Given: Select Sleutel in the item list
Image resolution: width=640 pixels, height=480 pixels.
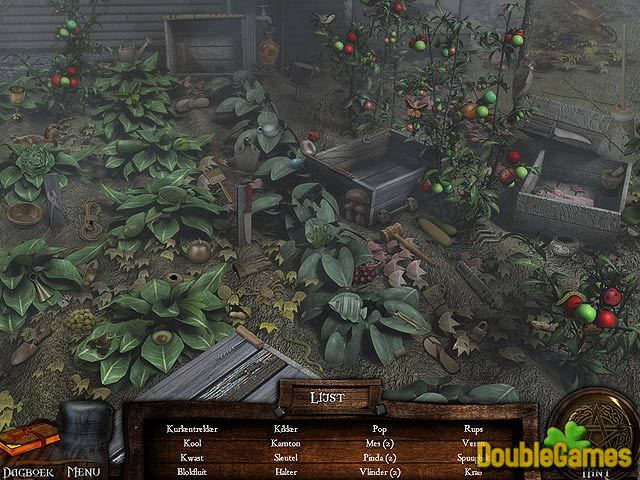Looking at the screenshot, I should point(285,456).
